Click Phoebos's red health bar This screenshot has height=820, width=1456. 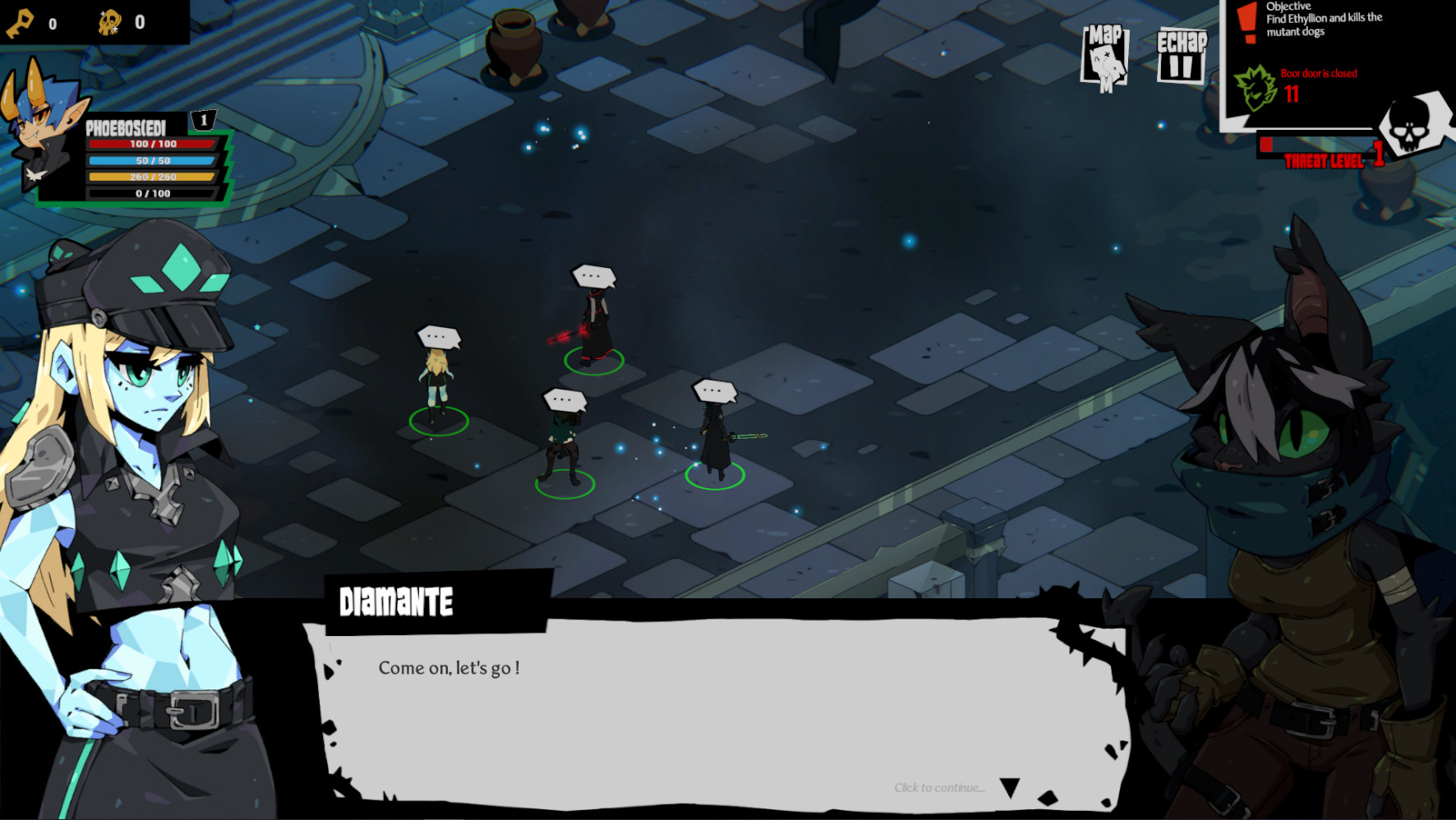click(x=152, y=144)
